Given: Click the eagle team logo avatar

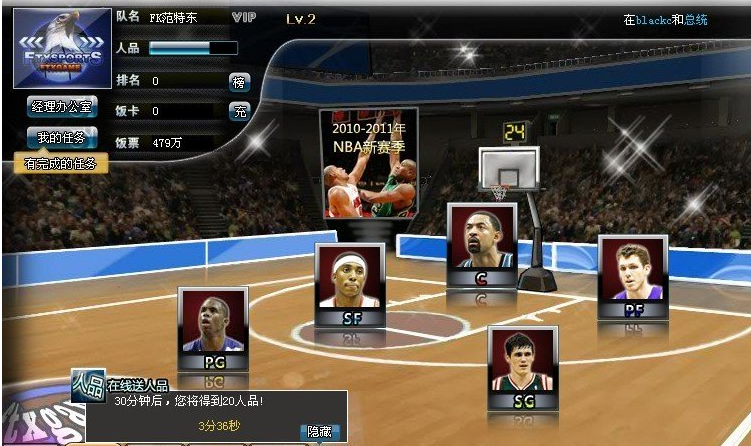Looking at the screenshot, I should (x=59, y=46).
